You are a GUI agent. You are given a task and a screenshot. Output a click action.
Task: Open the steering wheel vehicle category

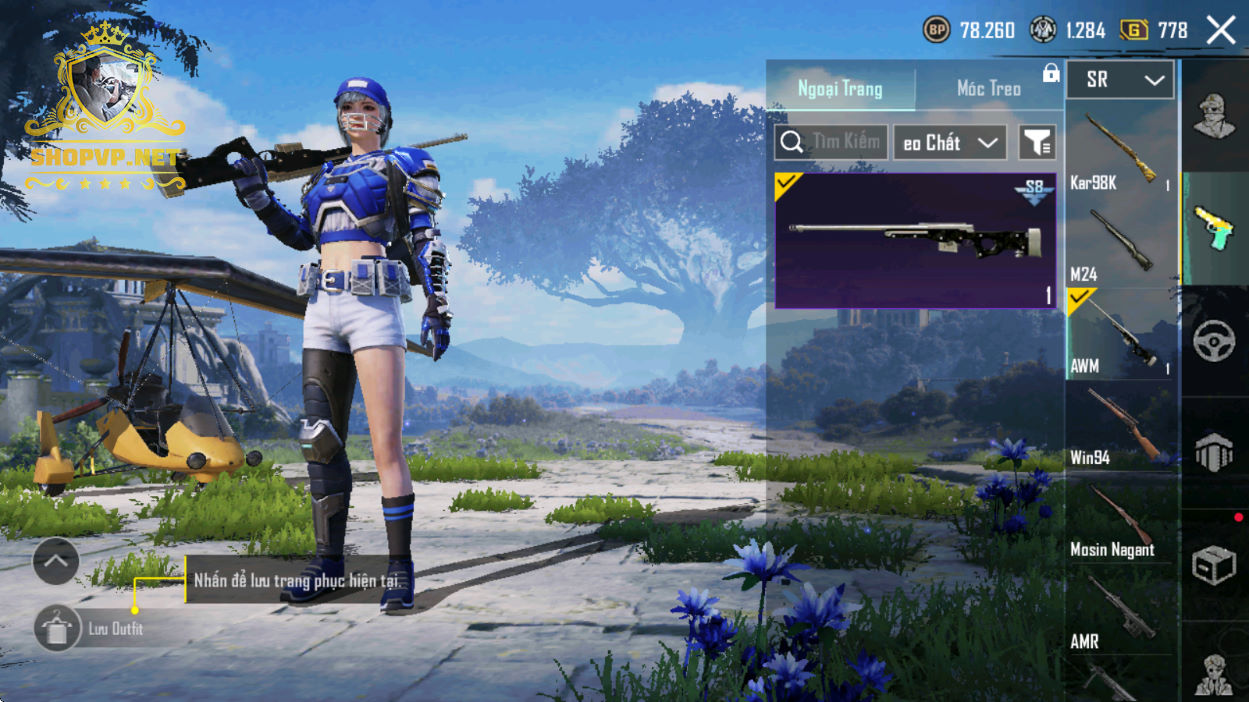(x=1214, y=341)
